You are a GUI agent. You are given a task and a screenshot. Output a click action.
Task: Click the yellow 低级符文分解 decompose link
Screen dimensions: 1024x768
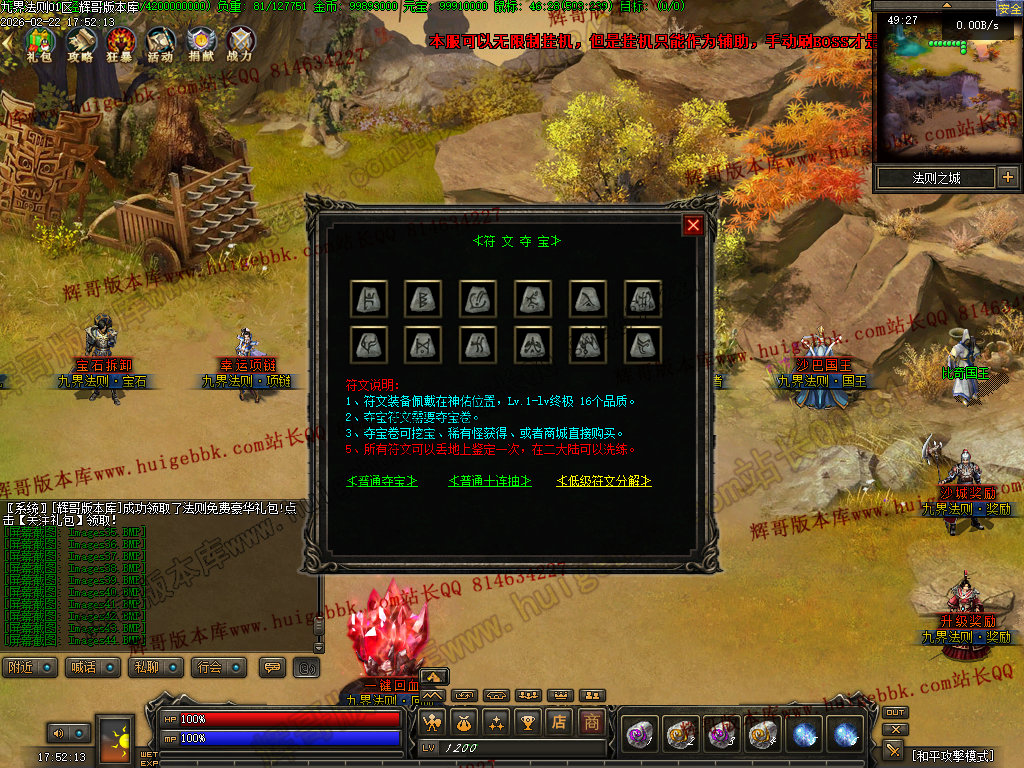tap(604, 482)
